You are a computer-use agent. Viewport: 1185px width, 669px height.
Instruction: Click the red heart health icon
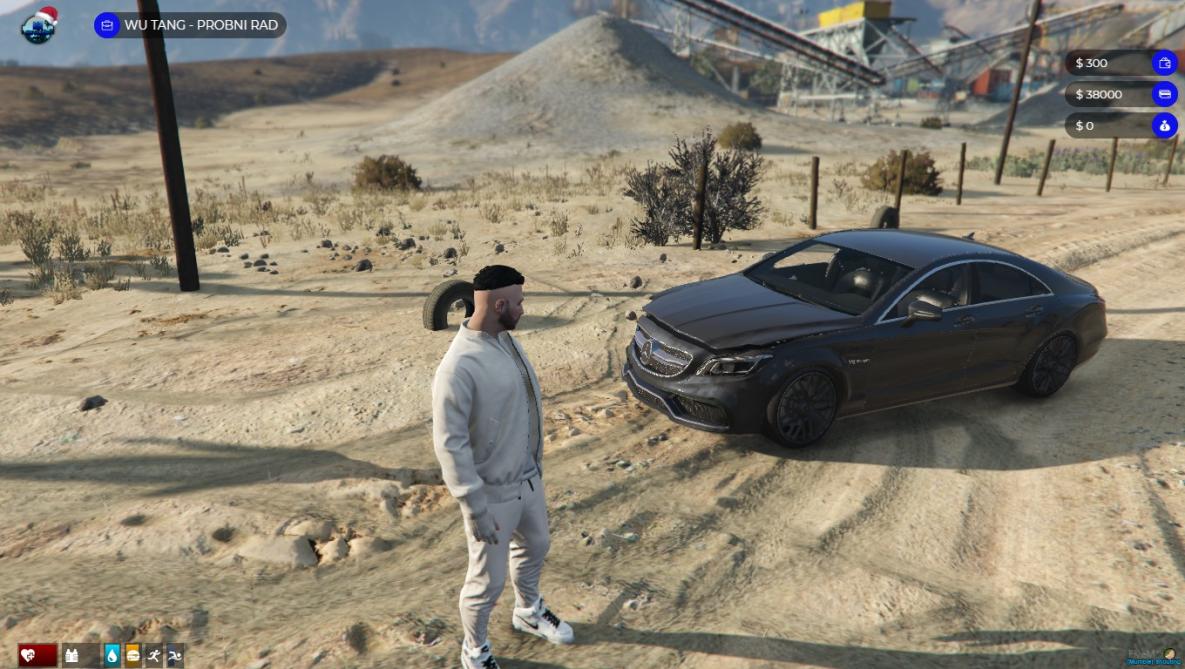[28, 656]
